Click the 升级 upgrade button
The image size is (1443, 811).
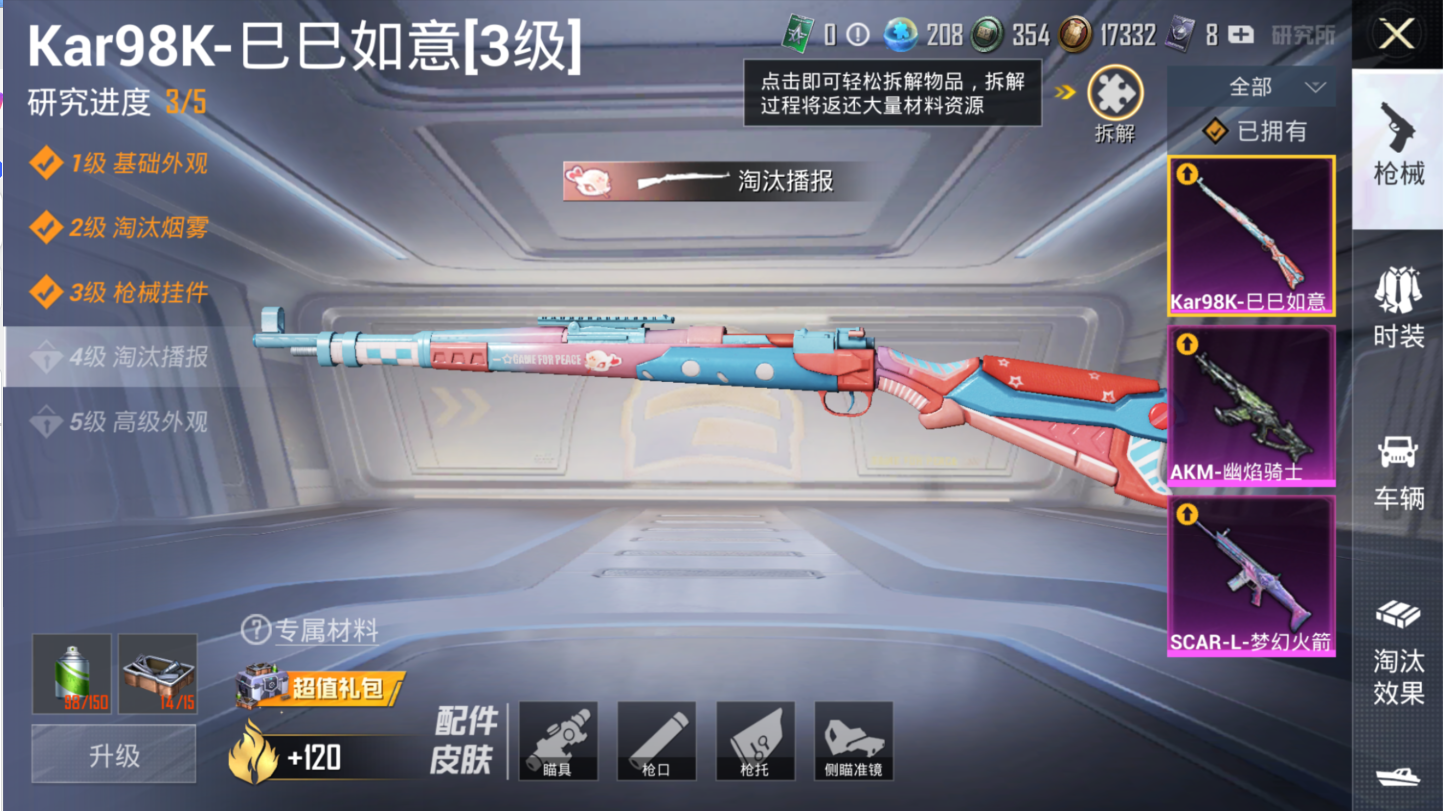pyautogui.click(x=114, y=755)
